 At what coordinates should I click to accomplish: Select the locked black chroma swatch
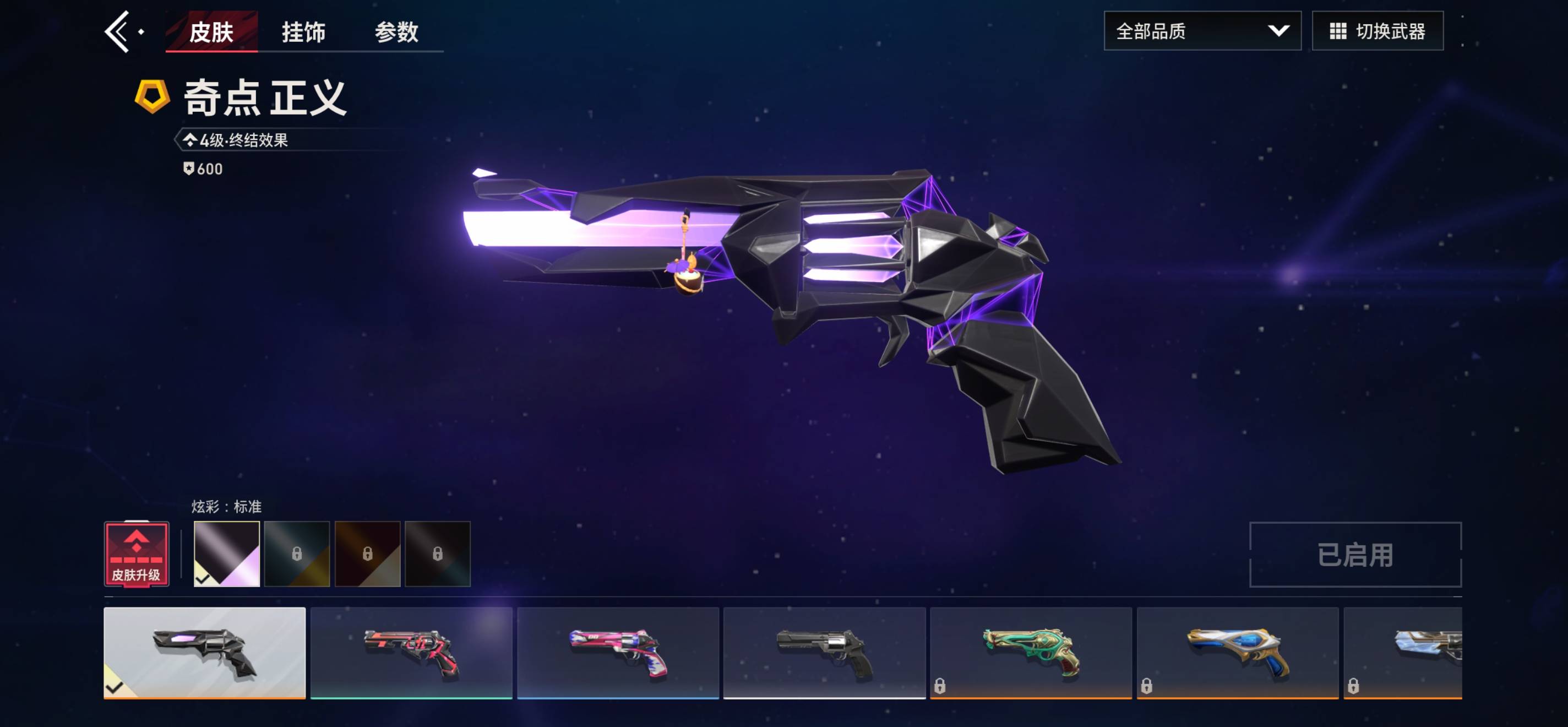click(438, 554)
